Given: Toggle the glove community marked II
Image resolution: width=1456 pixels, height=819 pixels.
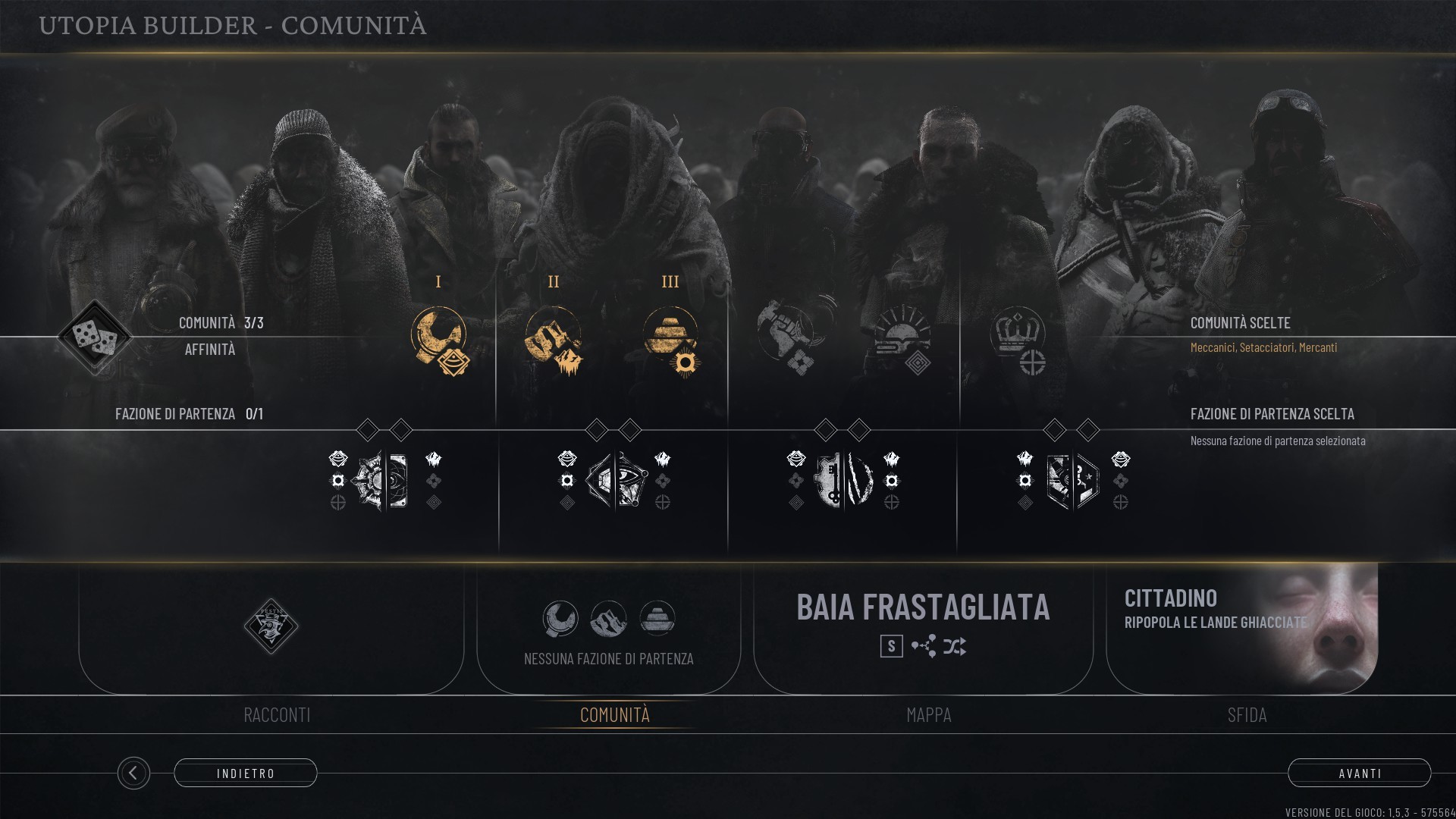Looking at the screenshot, I should tap(554, 338).
